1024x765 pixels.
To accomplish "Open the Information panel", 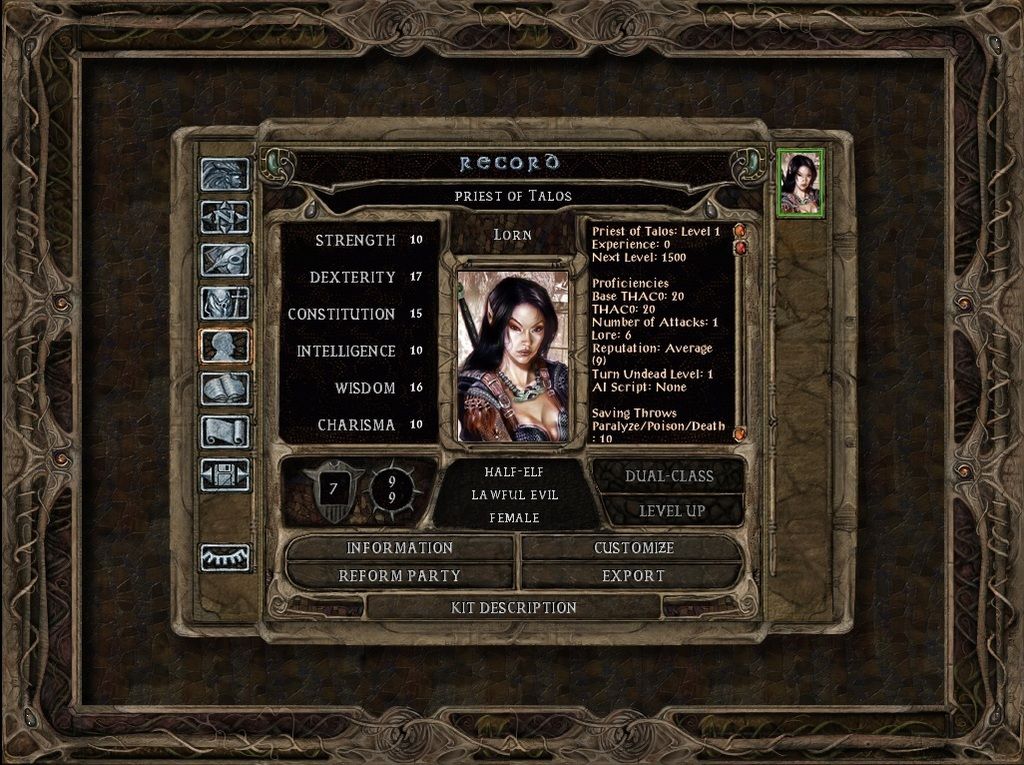I will click(399, 548).
